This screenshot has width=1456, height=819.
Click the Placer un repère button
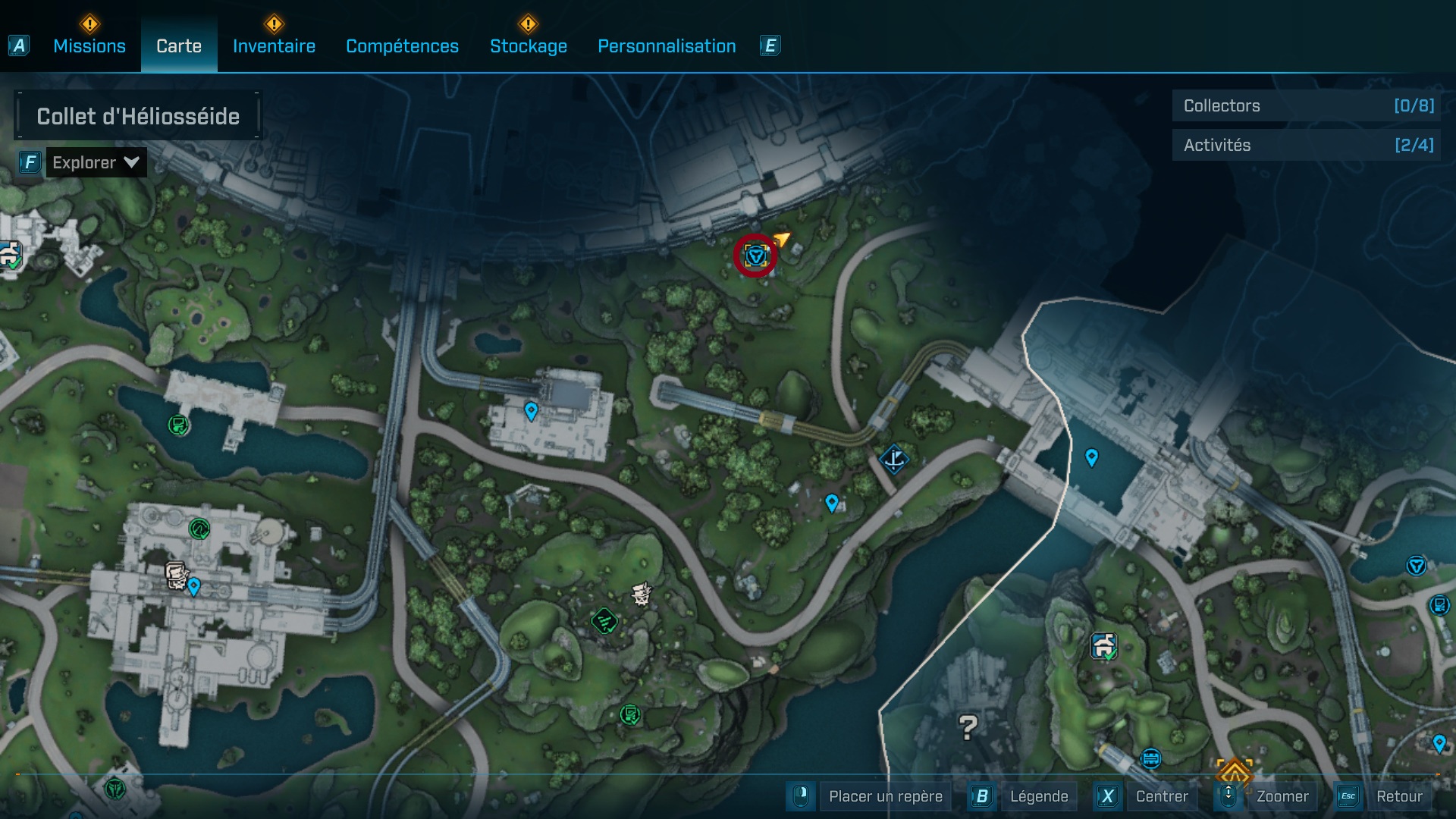(x=885, y=796)
